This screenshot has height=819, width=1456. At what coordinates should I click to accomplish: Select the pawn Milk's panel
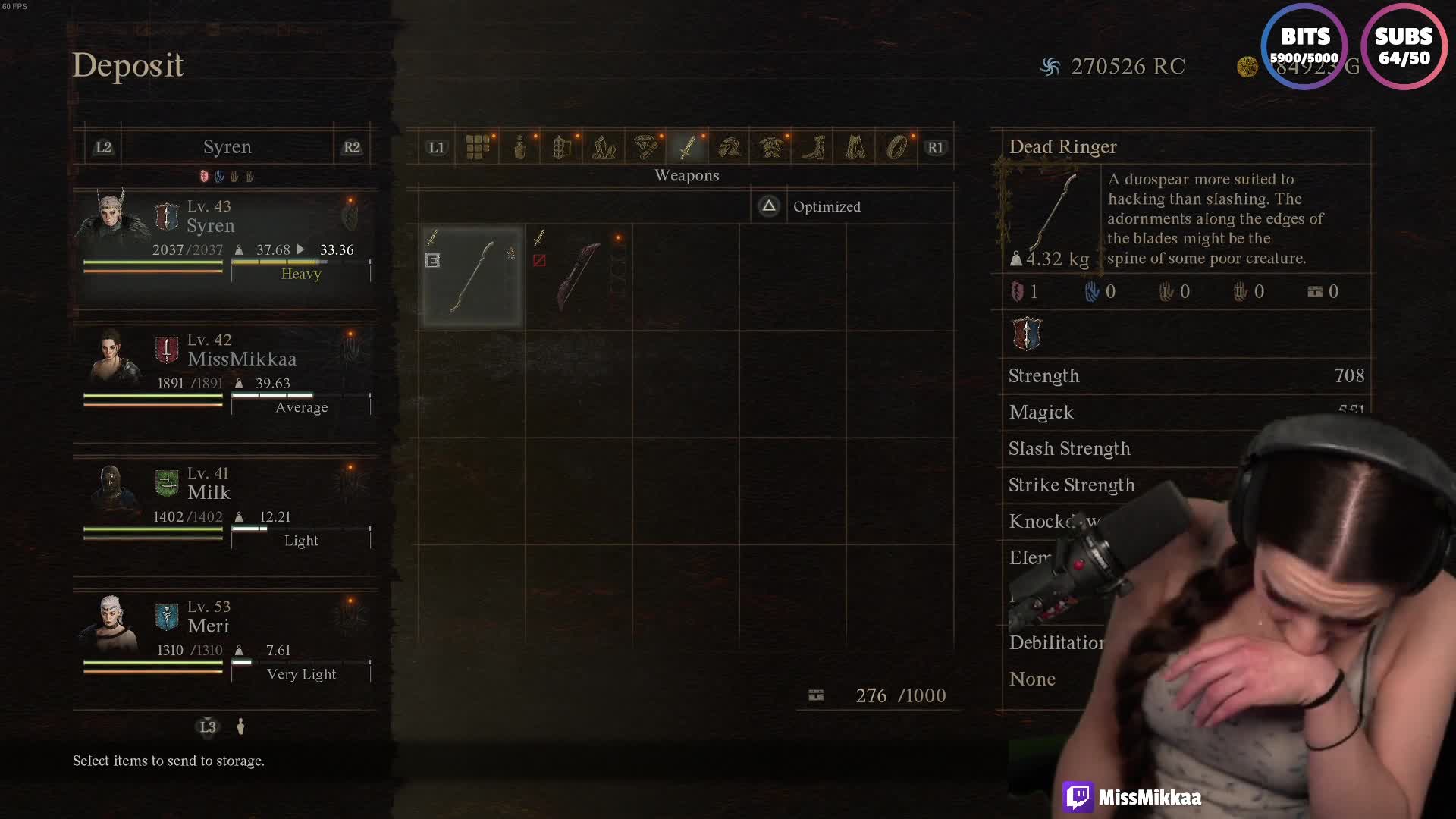225,506
